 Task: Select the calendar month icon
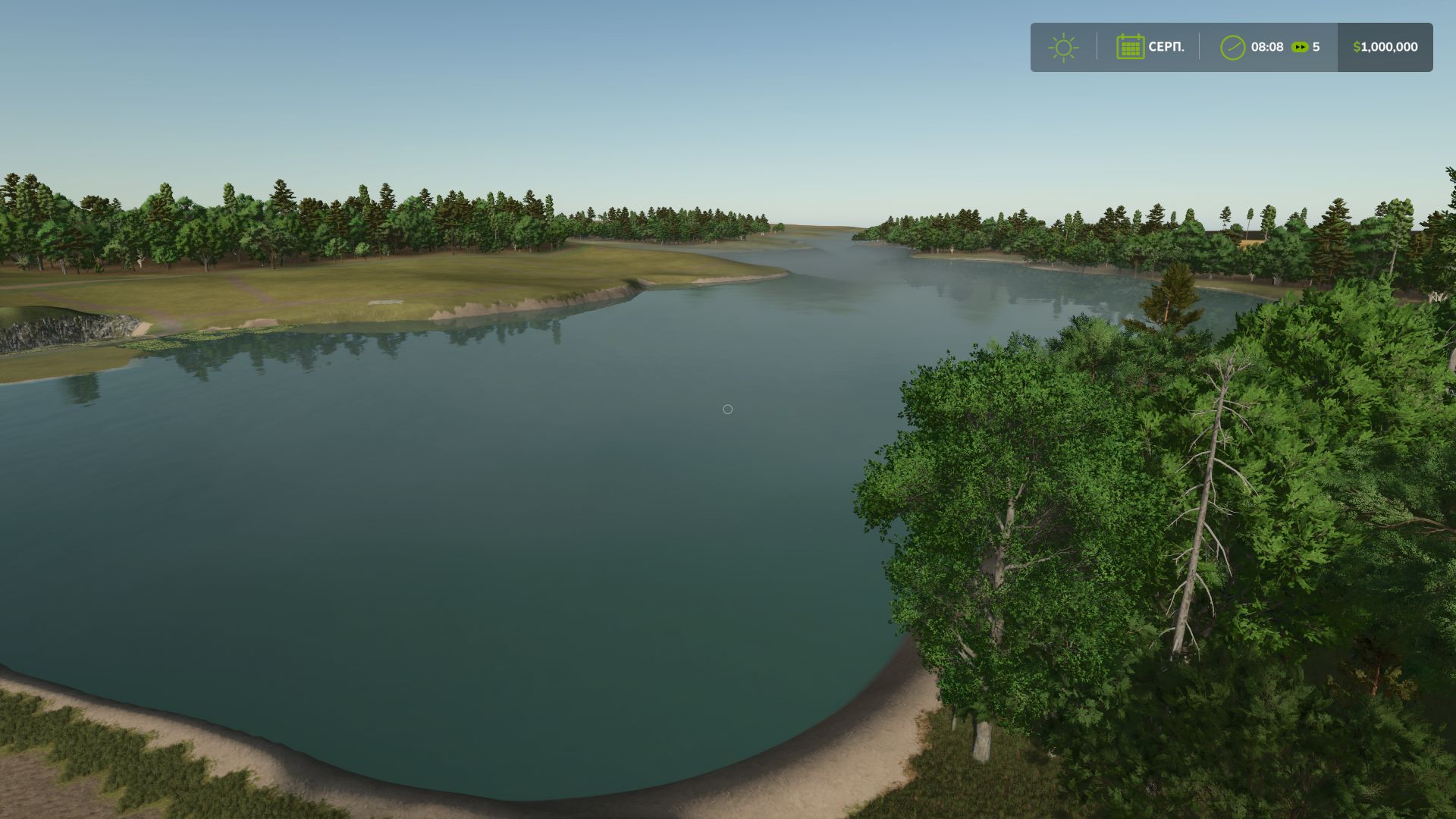(1130, 47)
